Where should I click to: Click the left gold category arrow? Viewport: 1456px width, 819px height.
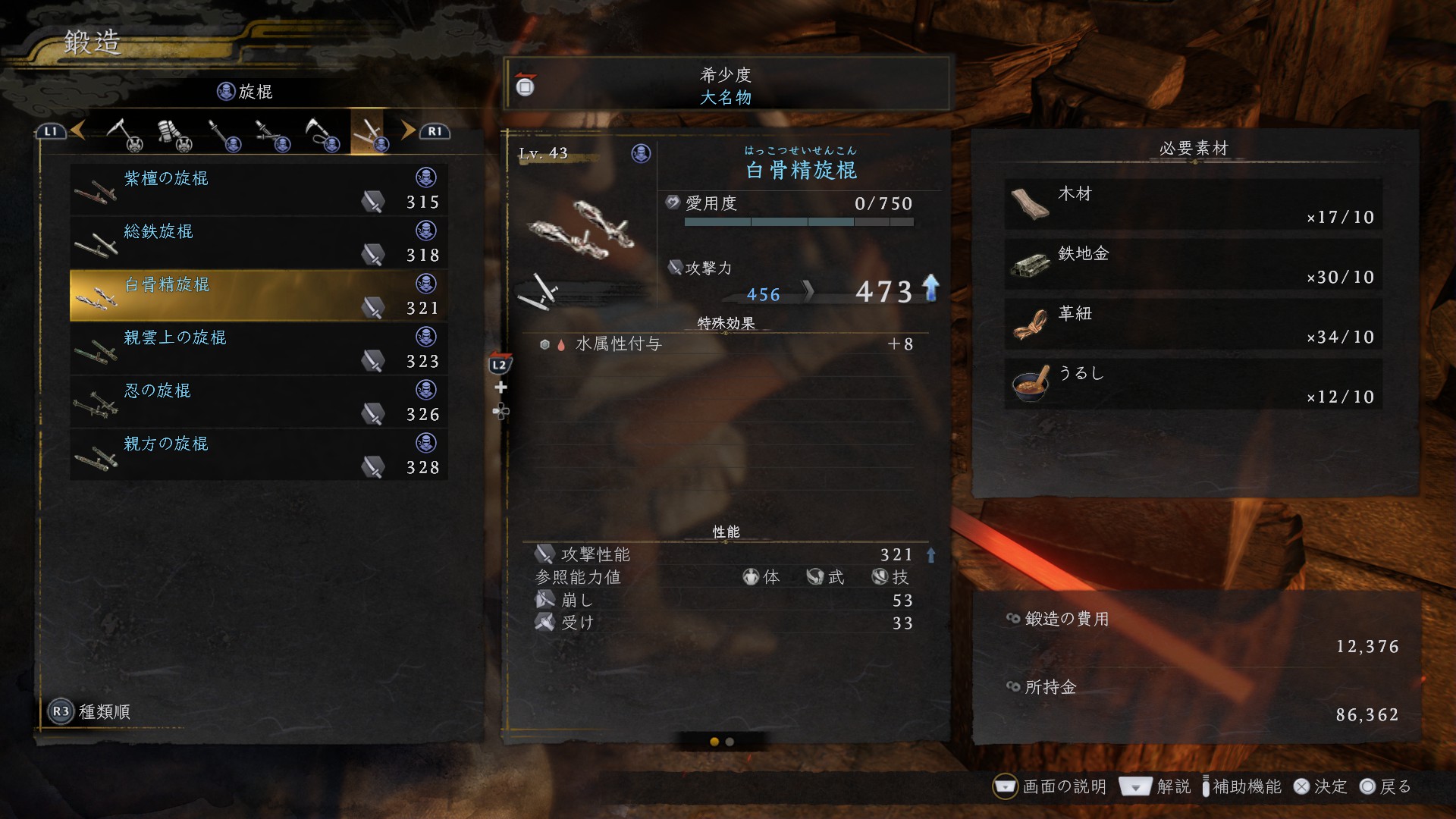coord(78,130)
